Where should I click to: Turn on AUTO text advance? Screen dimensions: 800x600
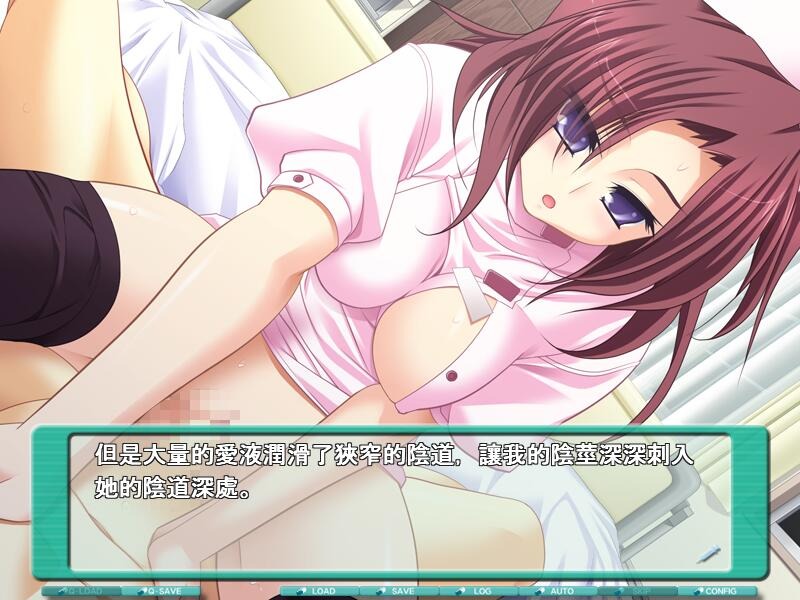[557, 591]
